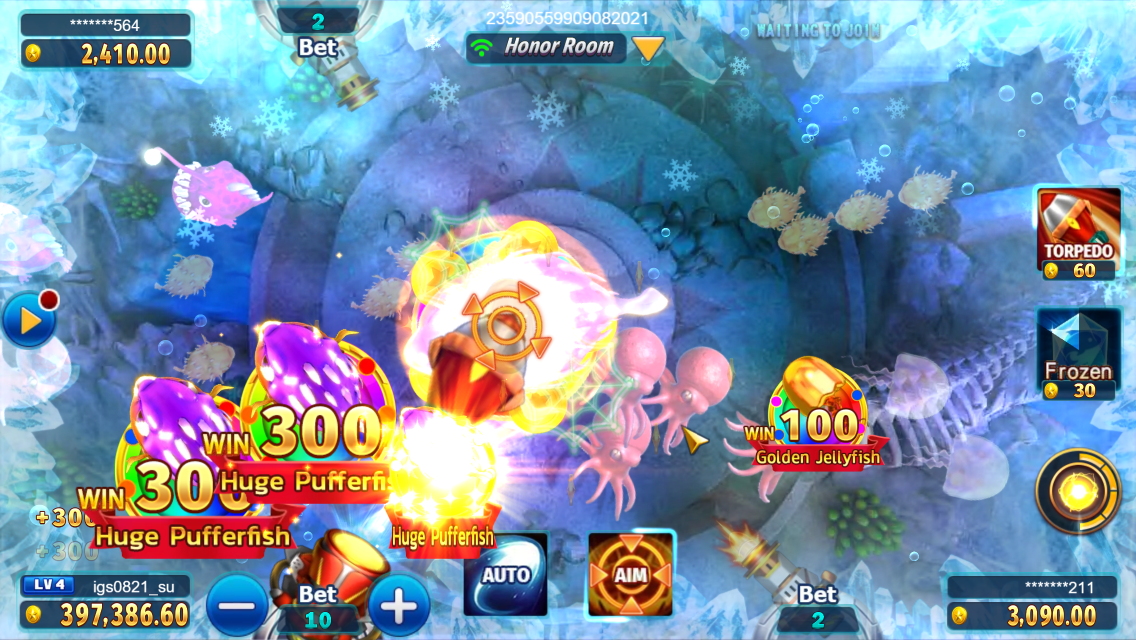Toggle the AIM lock-on button
Viewport: 1136px width, 640px height.
click(x=630, y=573)
